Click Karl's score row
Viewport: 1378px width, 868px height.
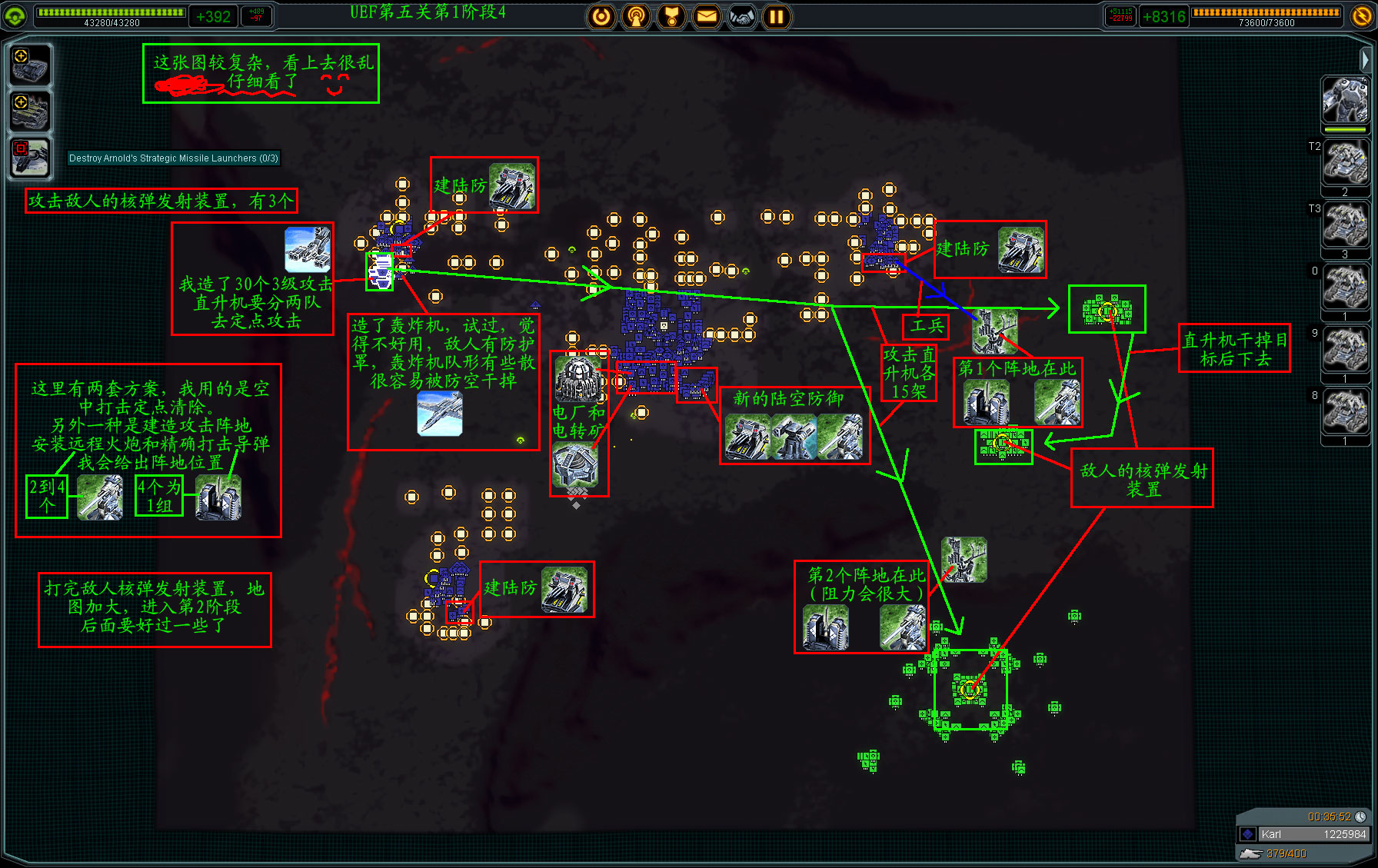[1304, 834]
